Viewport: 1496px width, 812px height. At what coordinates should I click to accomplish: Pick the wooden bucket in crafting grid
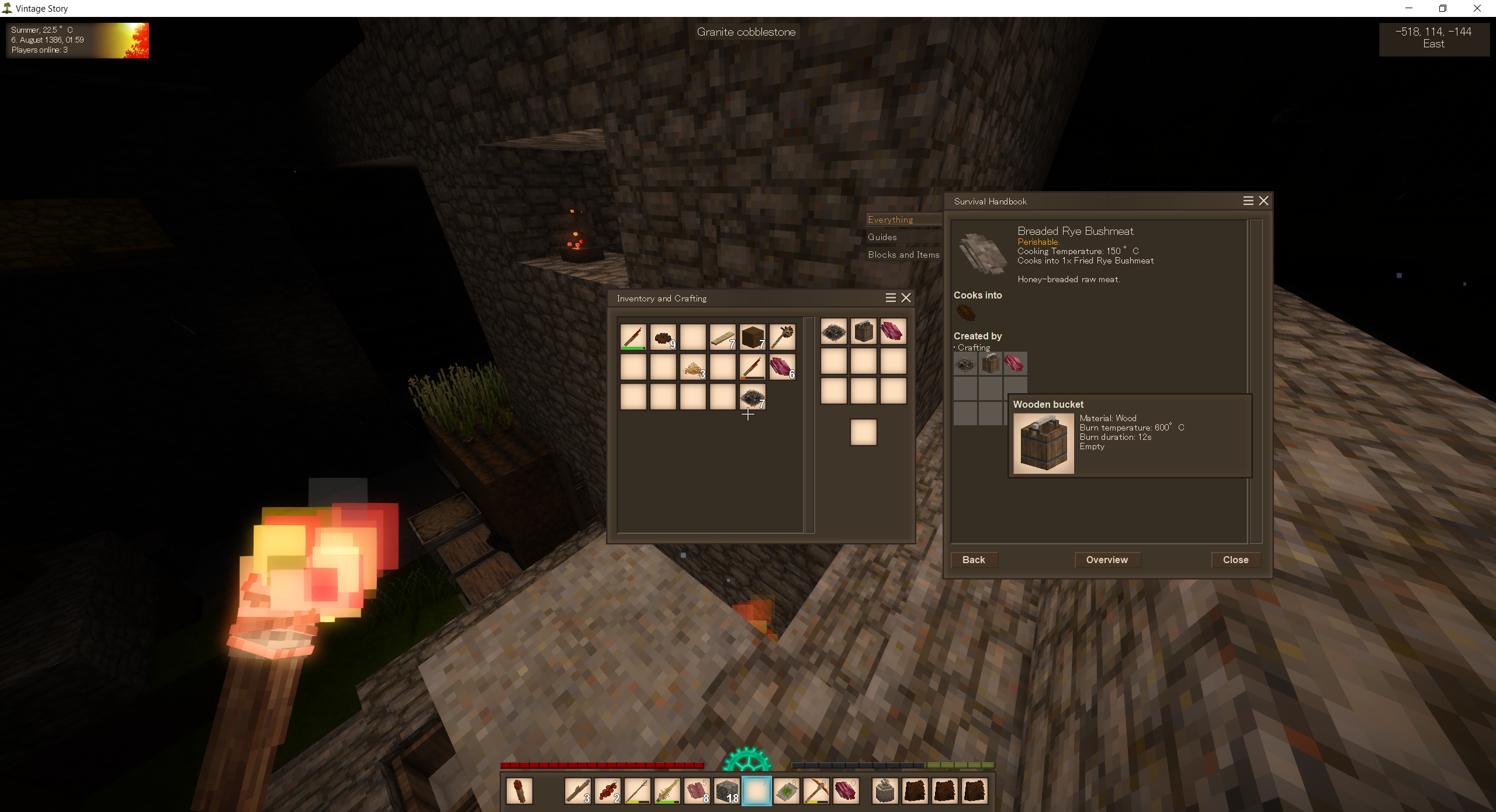pyautogui.click(x=863, y=331)
